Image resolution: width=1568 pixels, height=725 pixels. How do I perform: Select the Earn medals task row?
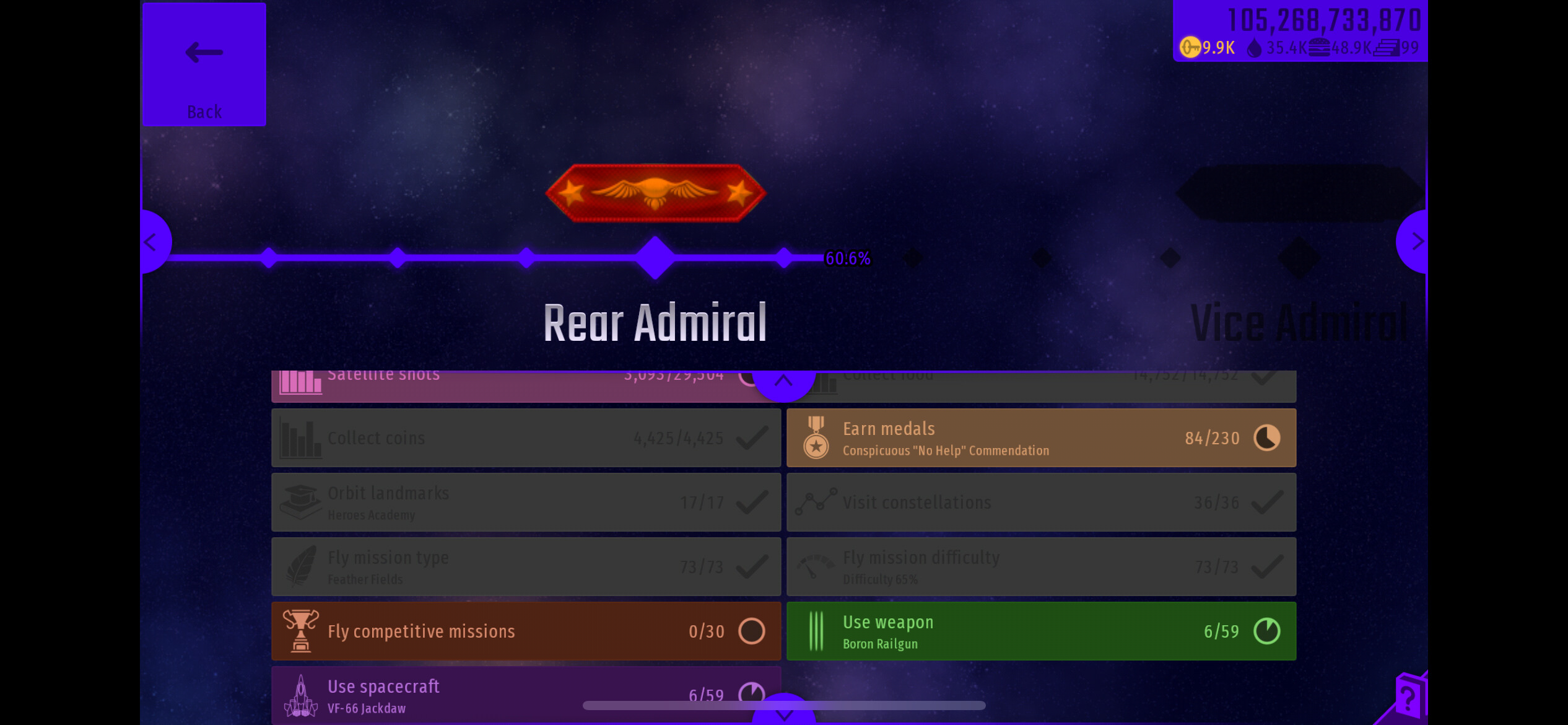(1040, 437)
